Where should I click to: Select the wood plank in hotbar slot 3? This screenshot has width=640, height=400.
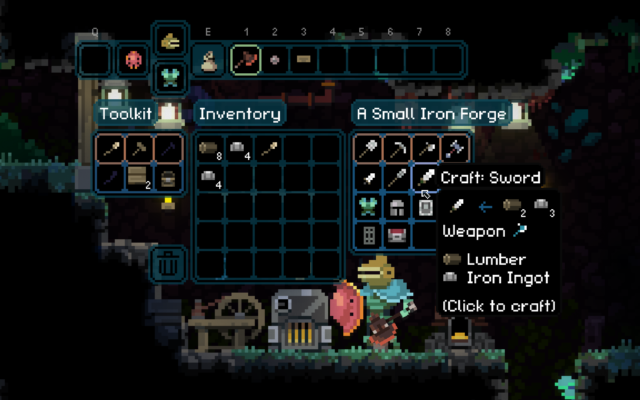tap(303, 59)
